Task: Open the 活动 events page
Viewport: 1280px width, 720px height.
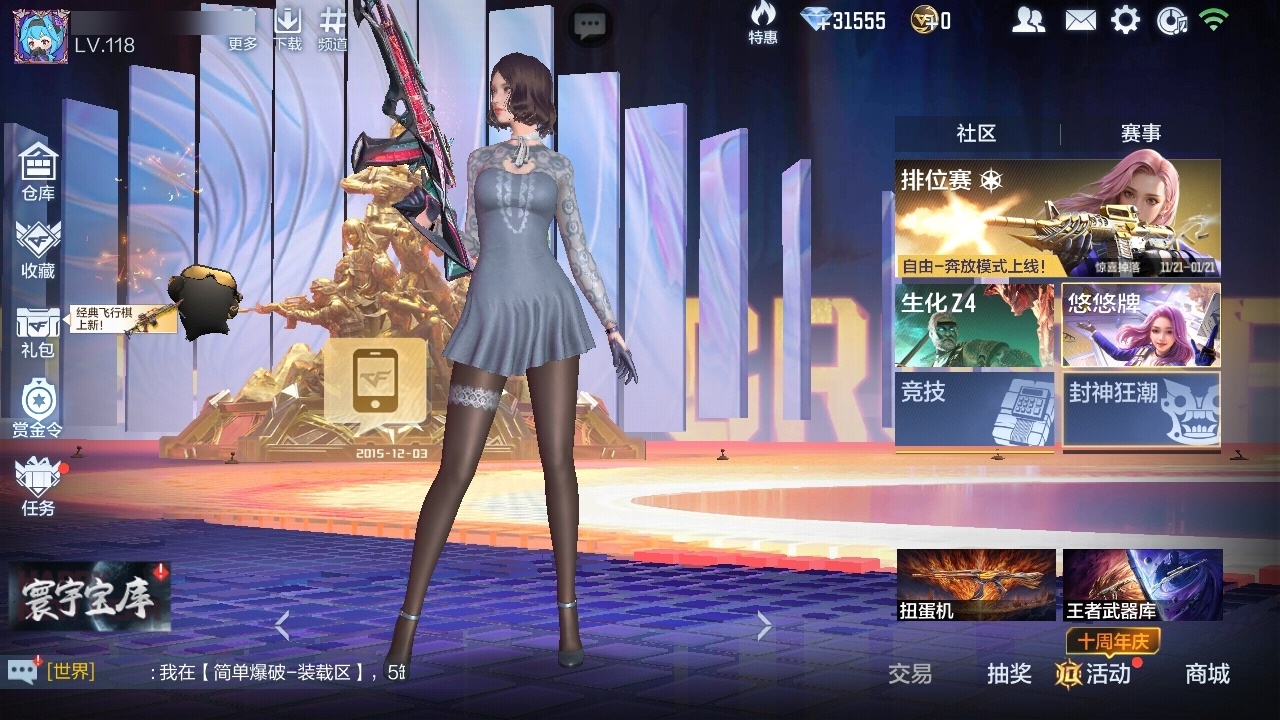Action: pos(1096,674)
